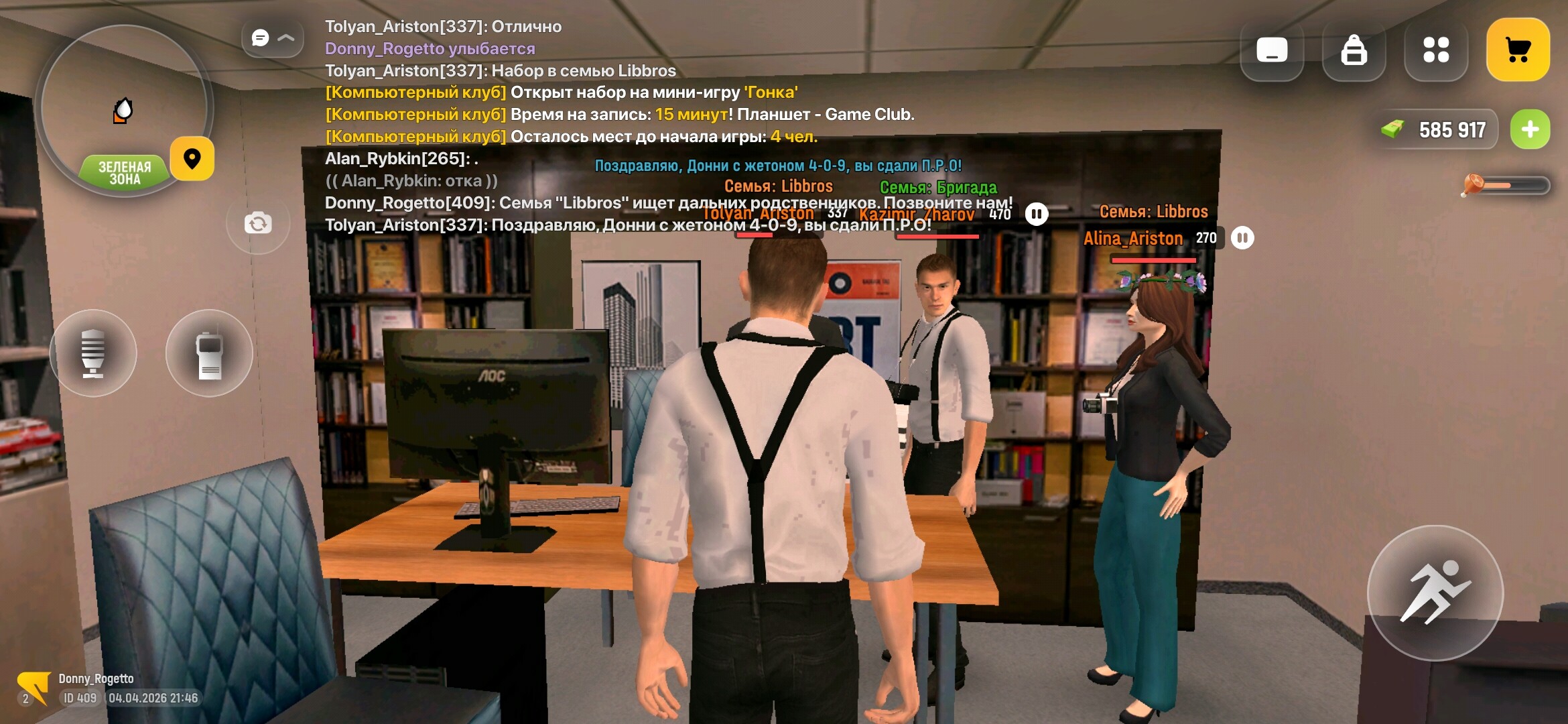Open the shop cart button
Screen dimensions: 1568x724
pos(1517,50)
